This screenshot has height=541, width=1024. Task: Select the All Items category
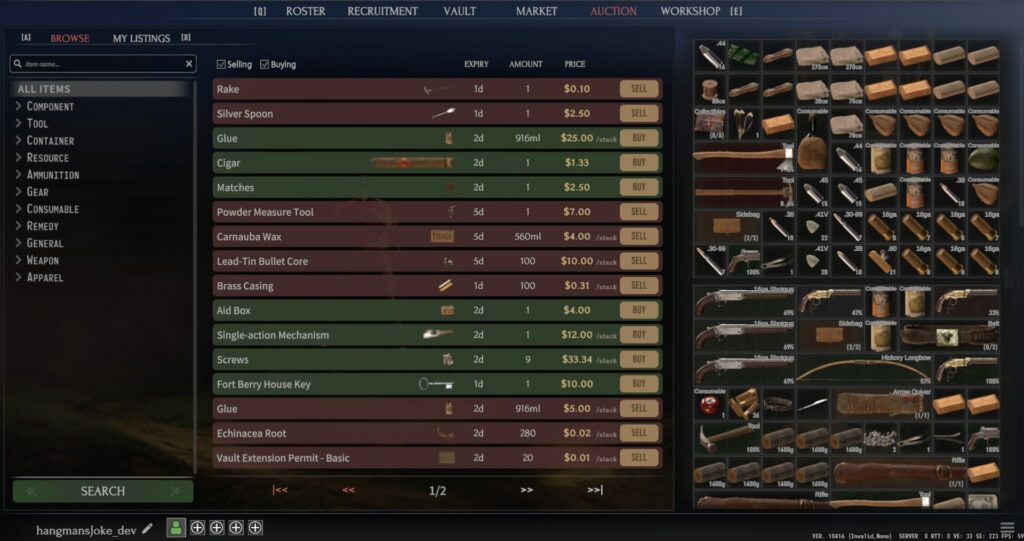pos(44,89)
